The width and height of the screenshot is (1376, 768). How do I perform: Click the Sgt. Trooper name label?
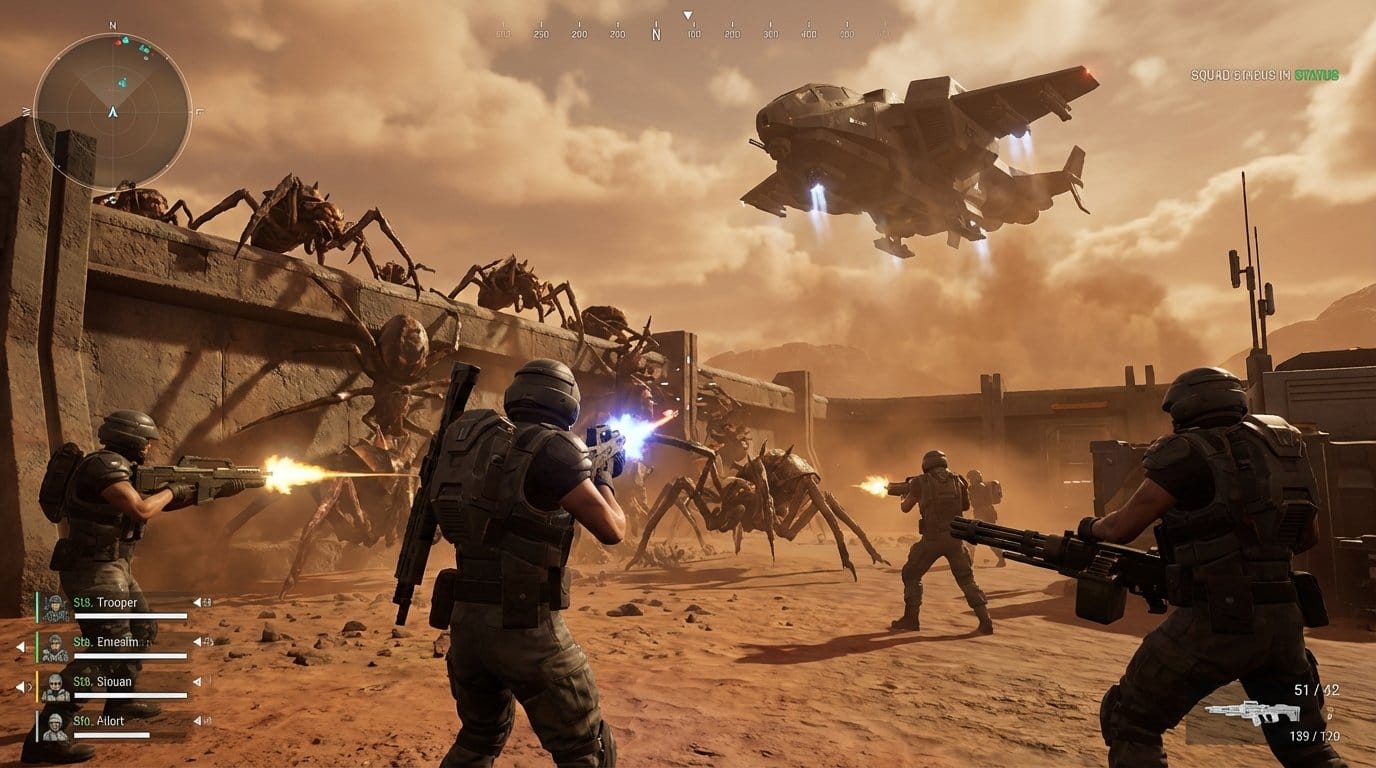click(106, 603)
